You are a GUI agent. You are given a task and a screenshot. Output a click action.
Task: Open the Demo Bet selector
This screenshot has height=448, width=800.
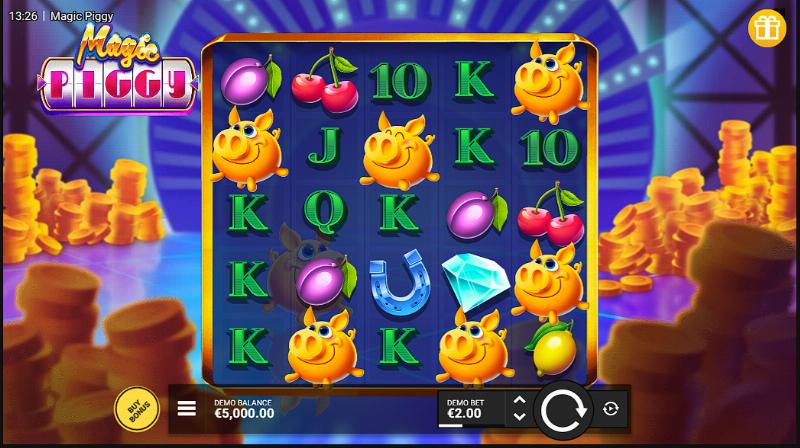[x=470, y=408]
